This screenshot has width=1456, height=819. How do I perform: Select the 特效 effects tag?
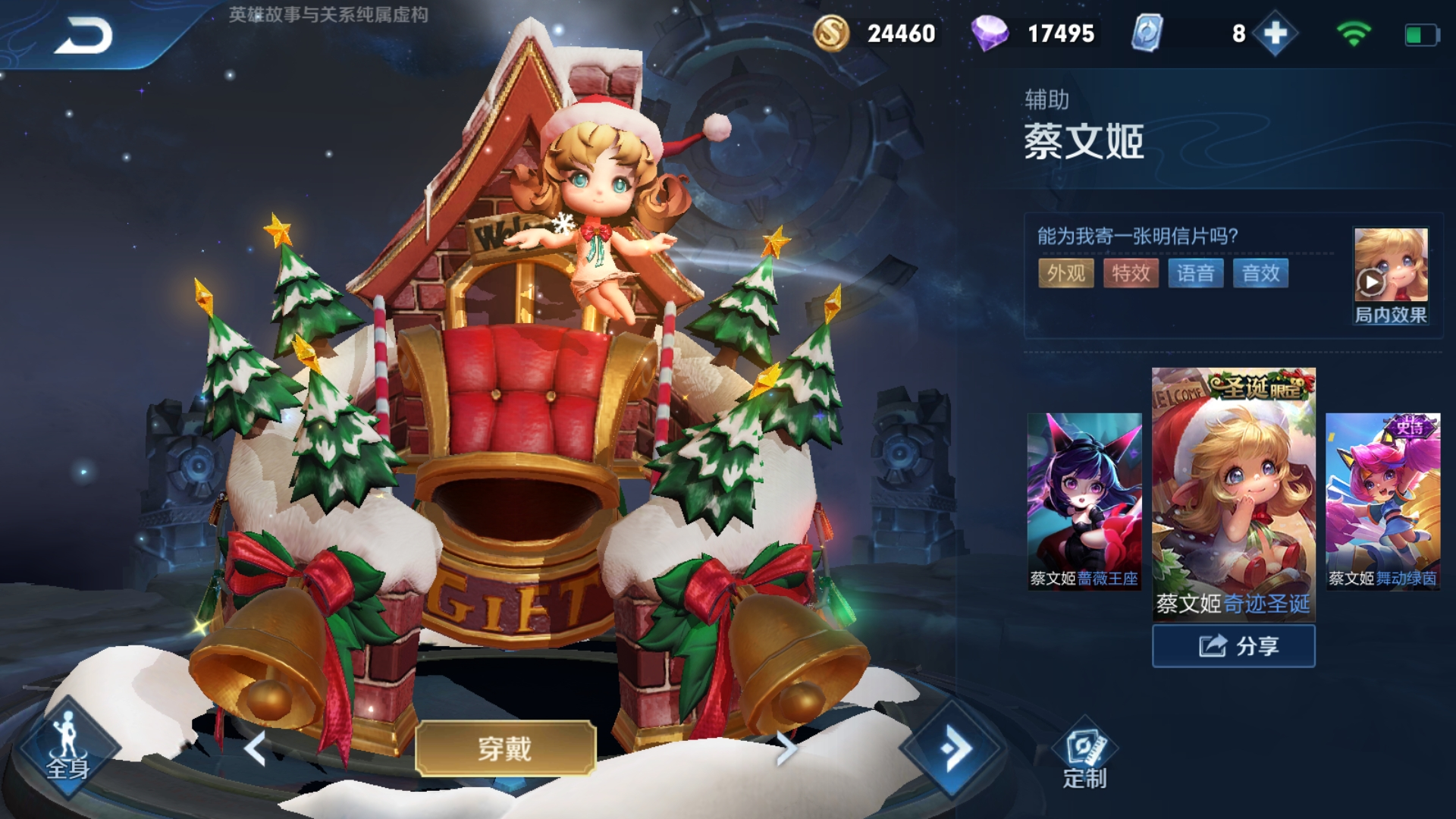pos(1131,273)
